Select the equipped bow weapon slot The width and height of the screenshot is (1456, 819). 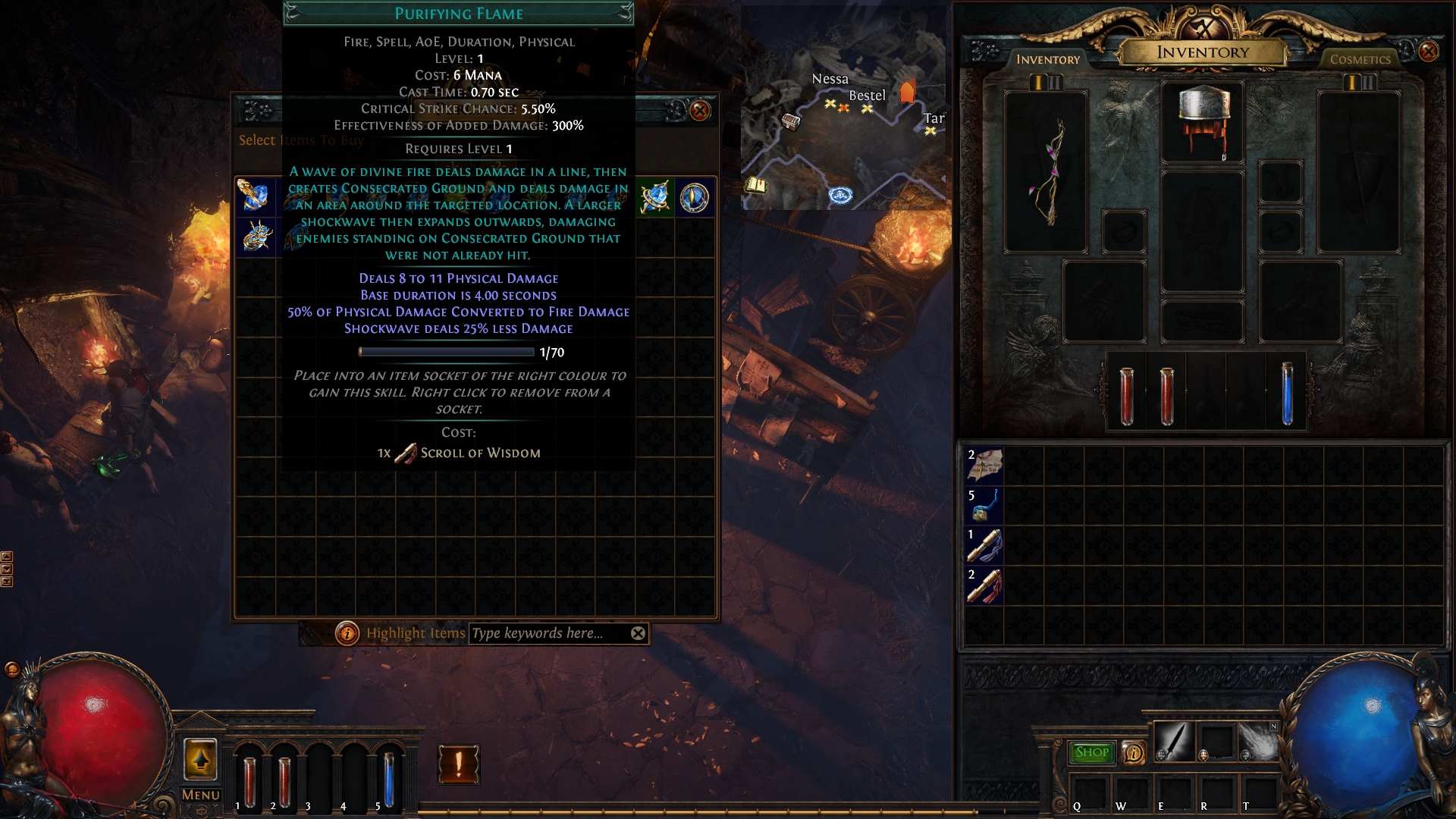pyautogui.click(x=1046, y=173)
